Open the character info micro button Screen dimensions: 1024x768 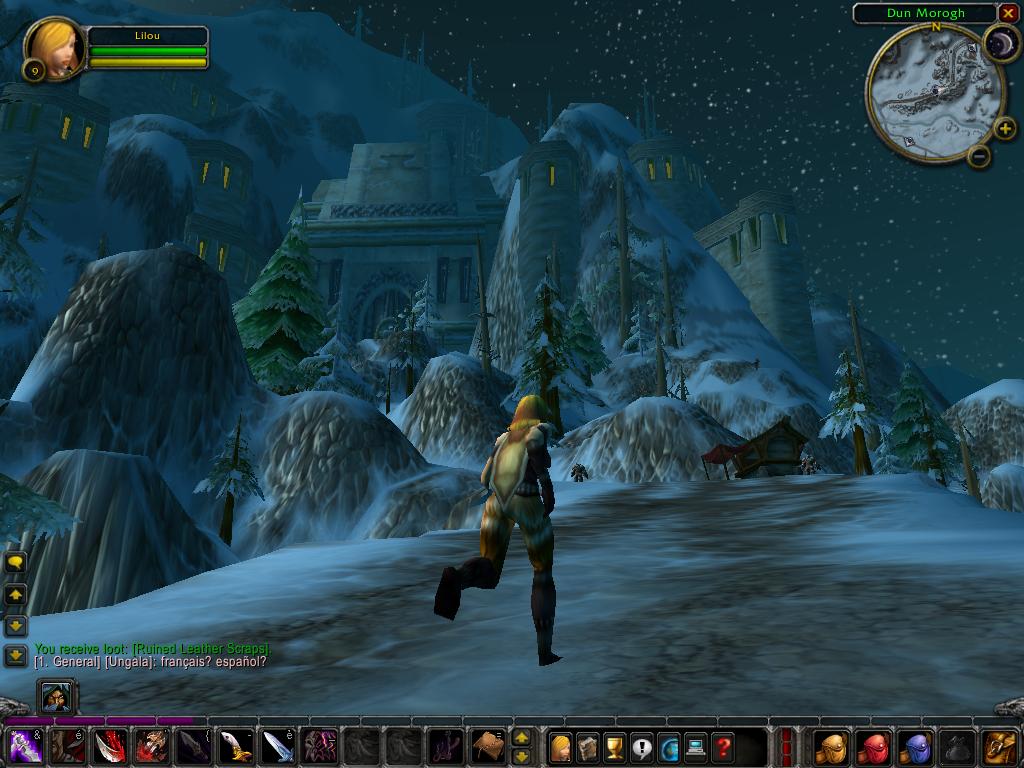(x=561, y=747)
